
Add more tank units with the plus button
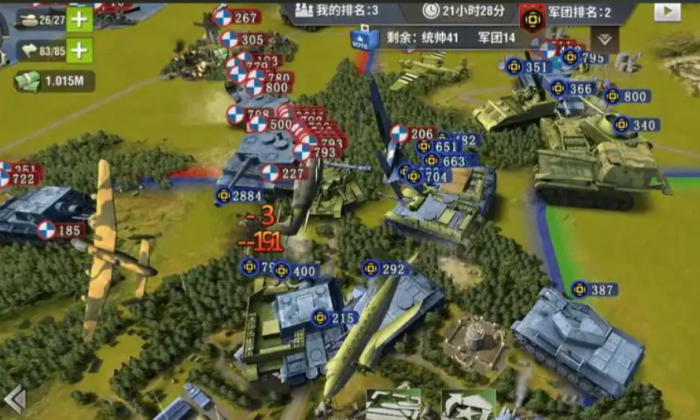pyautogui.click(x=79, y=19)
